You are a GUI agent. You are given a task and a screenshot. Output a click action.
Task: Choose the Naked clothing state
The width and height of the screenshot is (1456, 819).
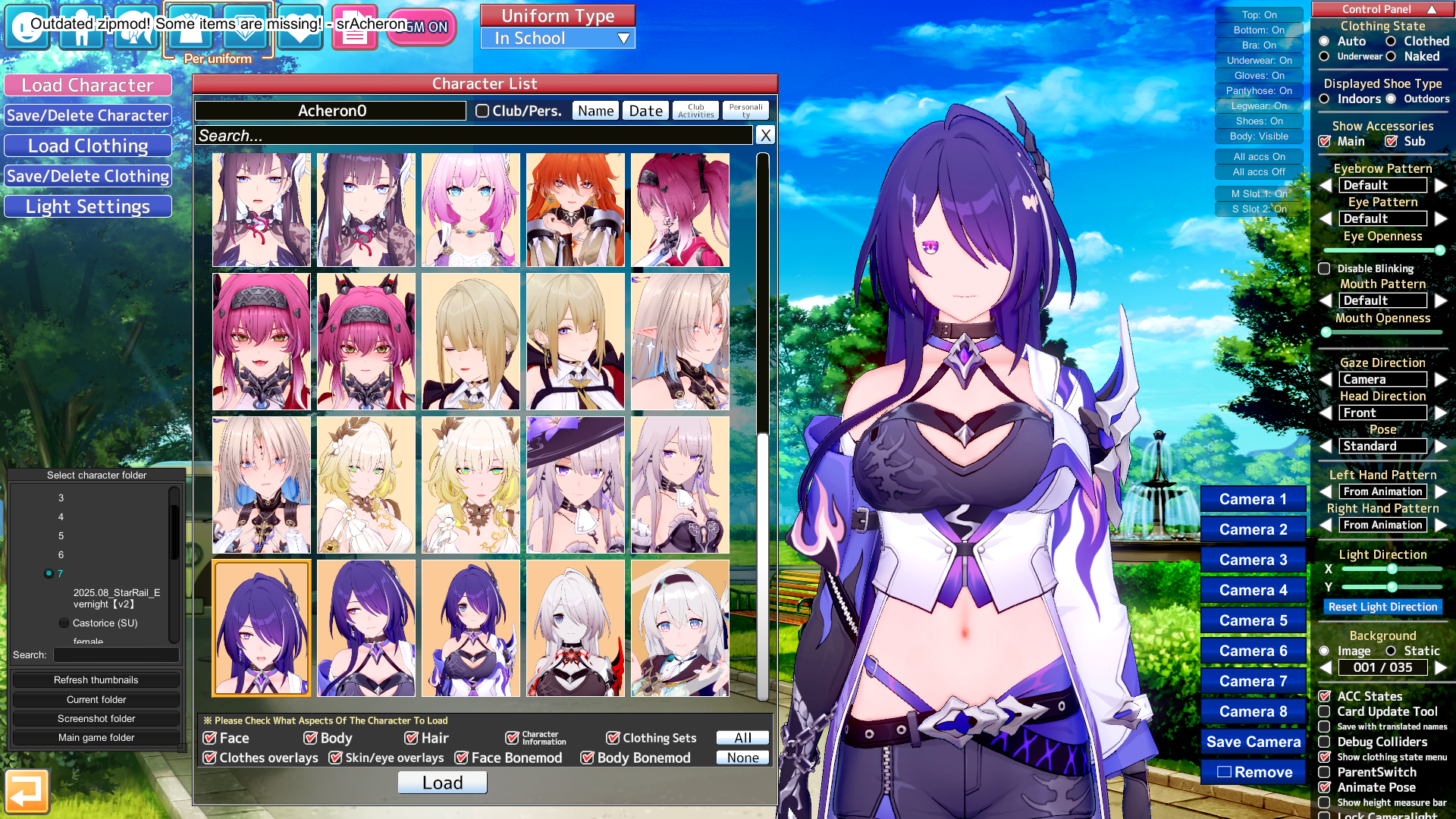[x=1391, y=56]
